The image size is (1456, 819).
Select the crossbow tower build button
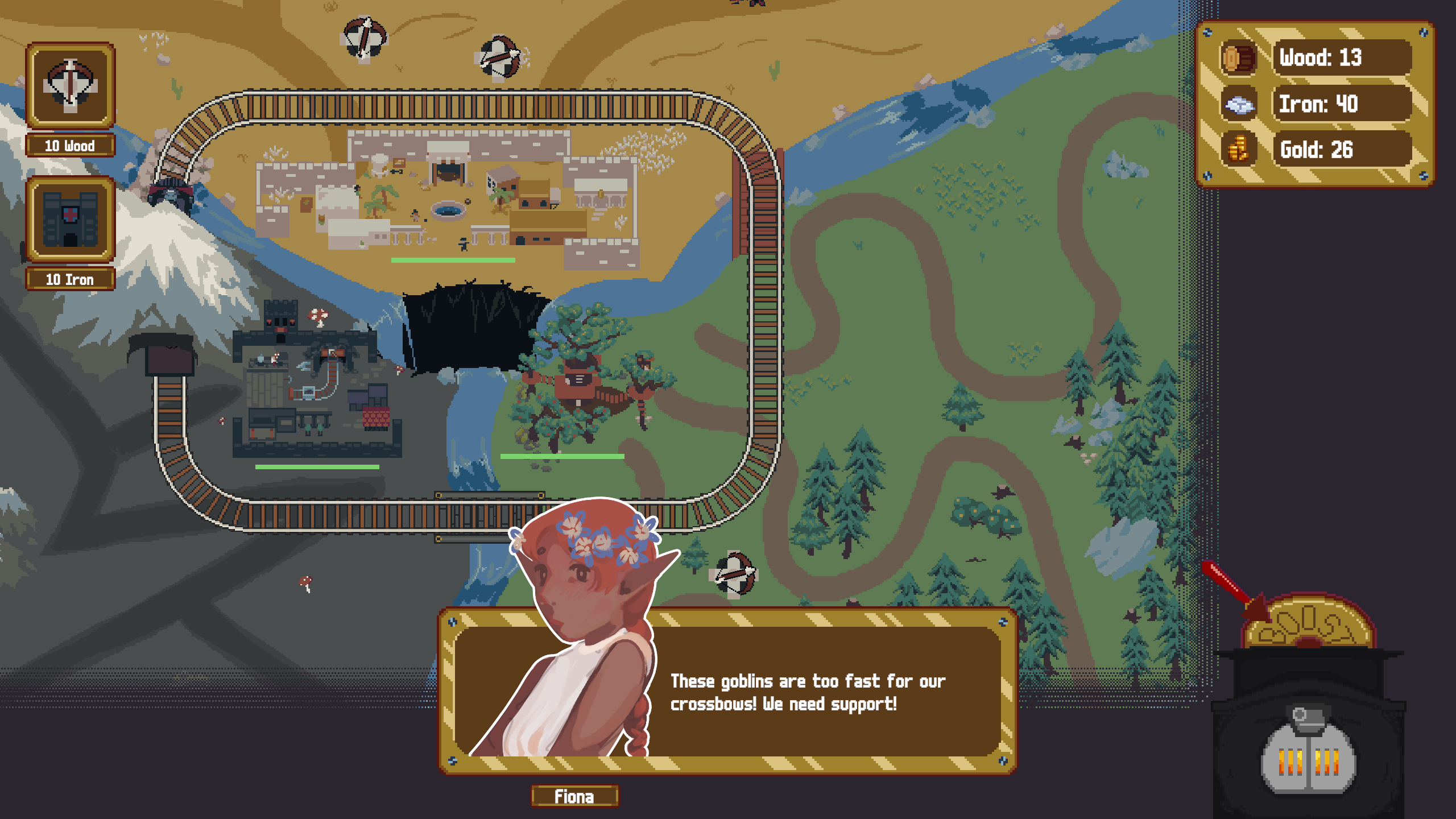tap(70, 86)
